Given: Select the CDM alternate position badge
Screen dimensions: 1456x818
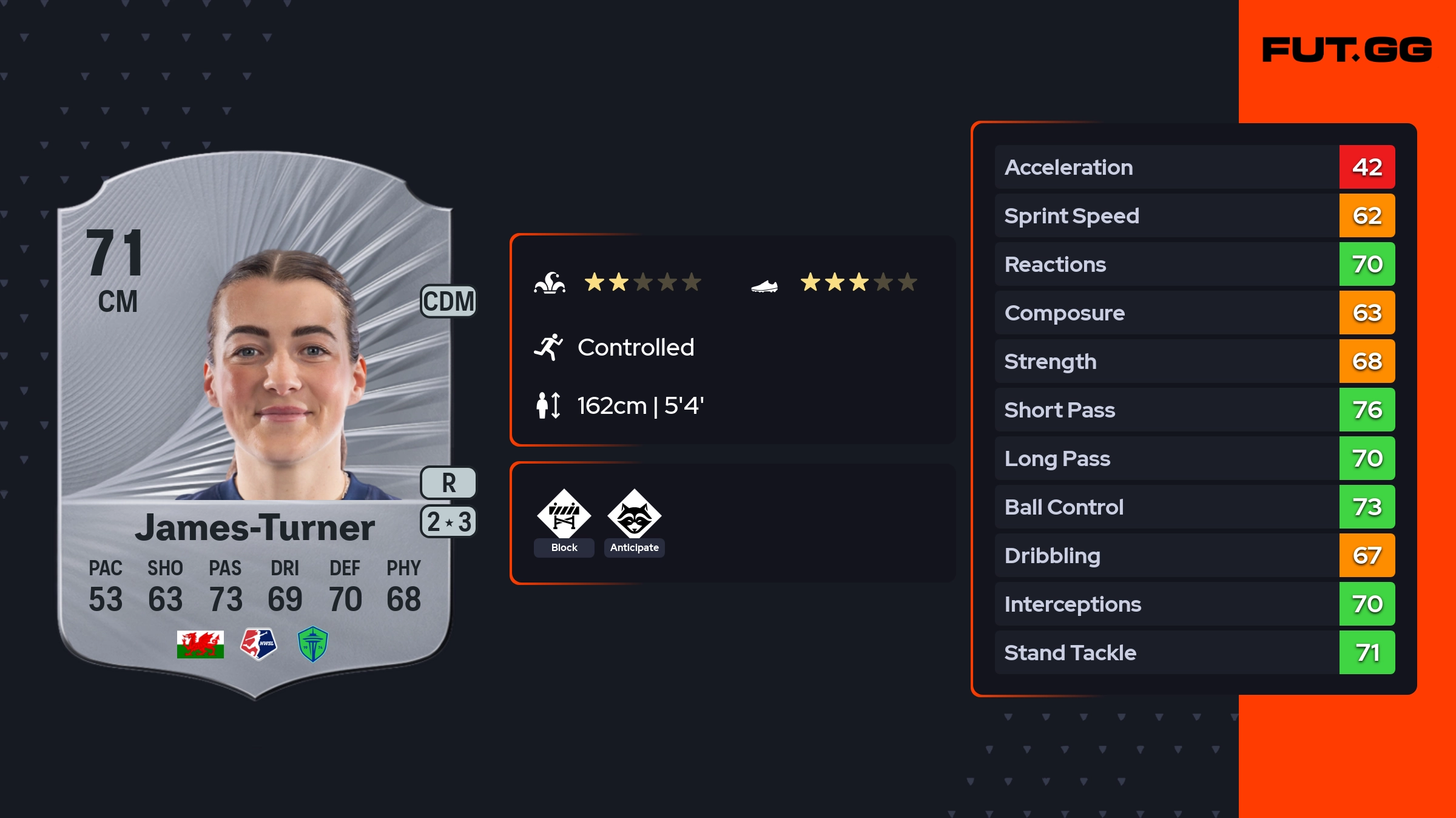Looking at the screenshot, I should 448,301.
